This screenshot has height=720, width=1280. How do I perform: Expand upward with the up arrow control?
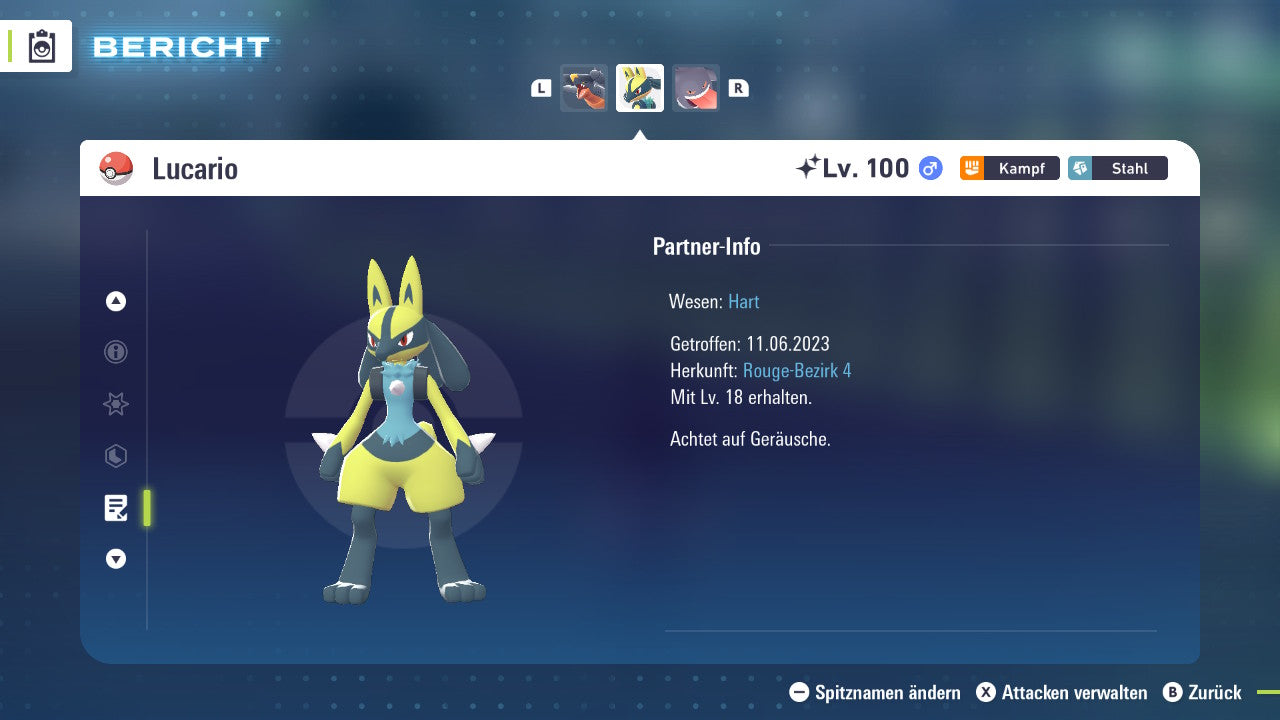(x=115, y=301)
